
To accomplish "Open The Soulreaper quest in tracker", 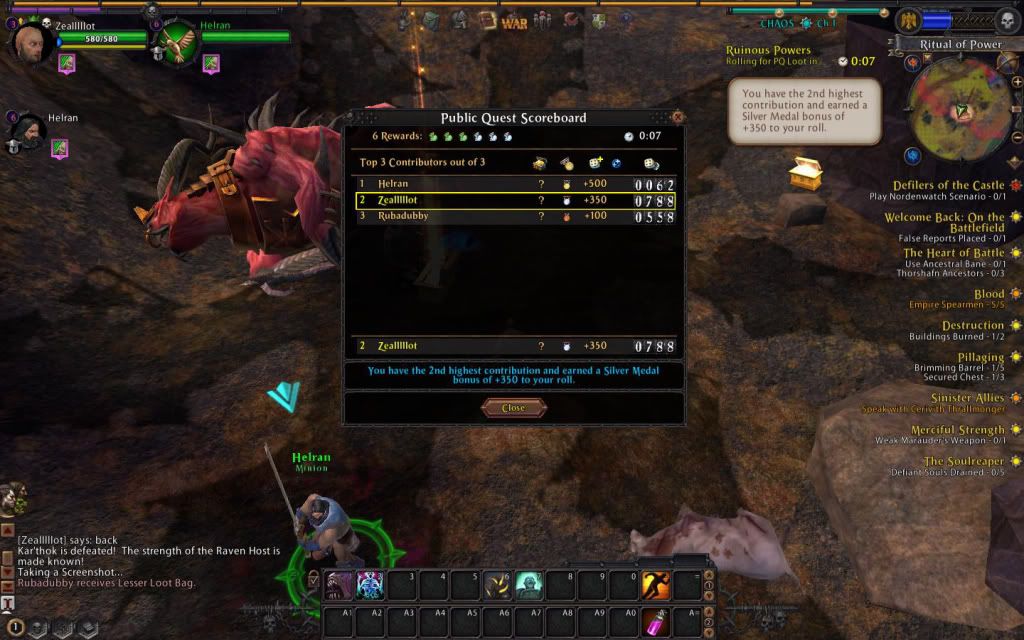I will click(x=964, y=461).
